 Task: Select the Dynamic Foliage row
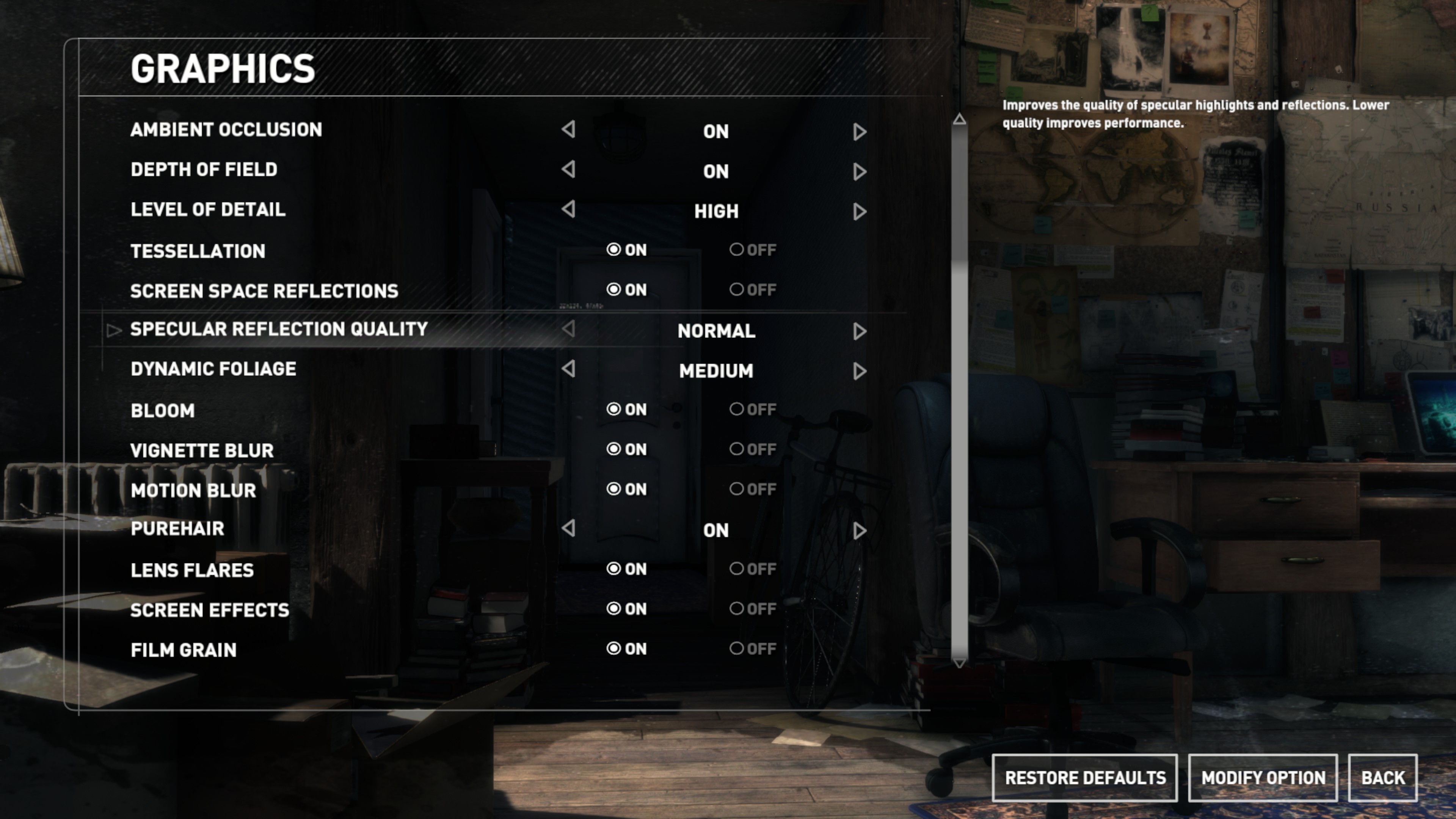point(213,369)
